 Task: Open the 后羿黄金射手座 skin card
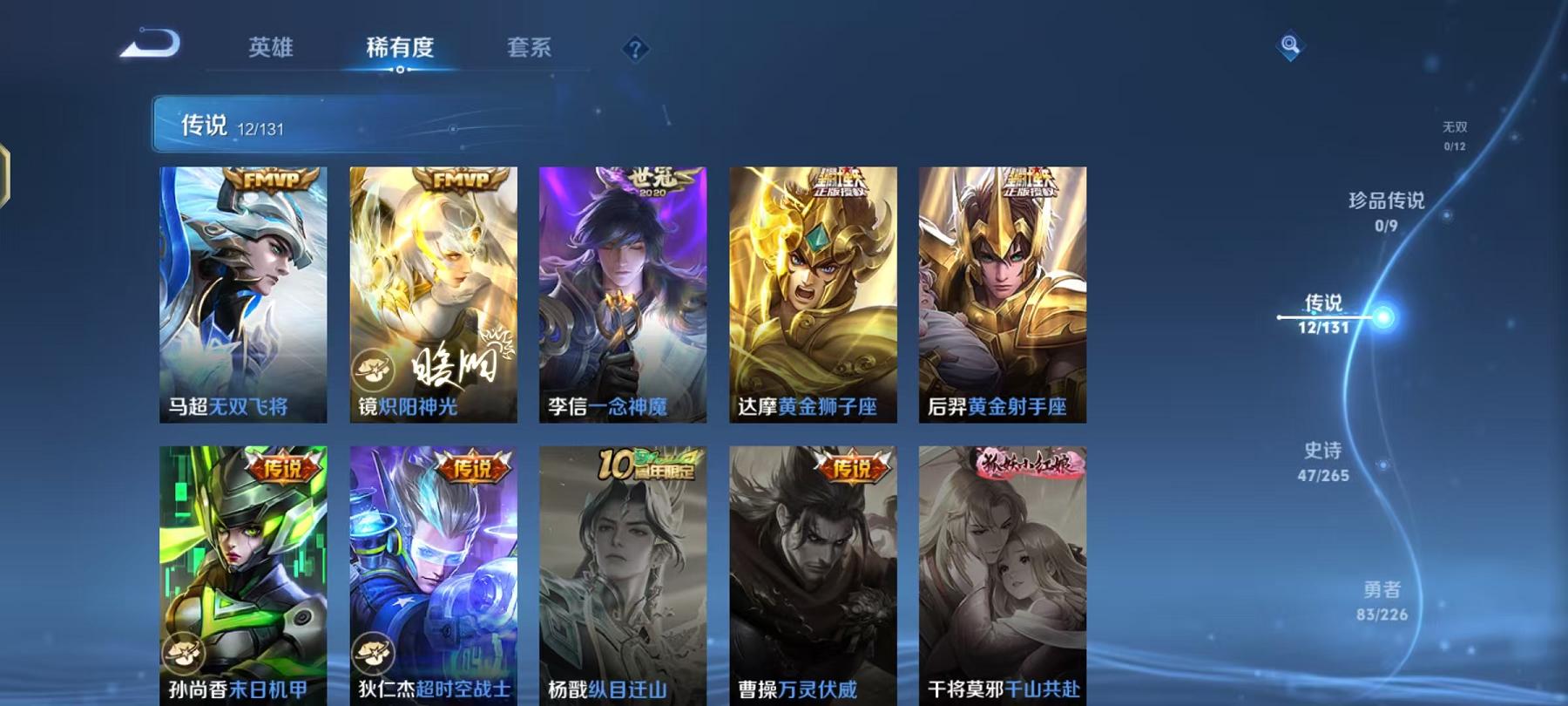tap(1006, 296)
